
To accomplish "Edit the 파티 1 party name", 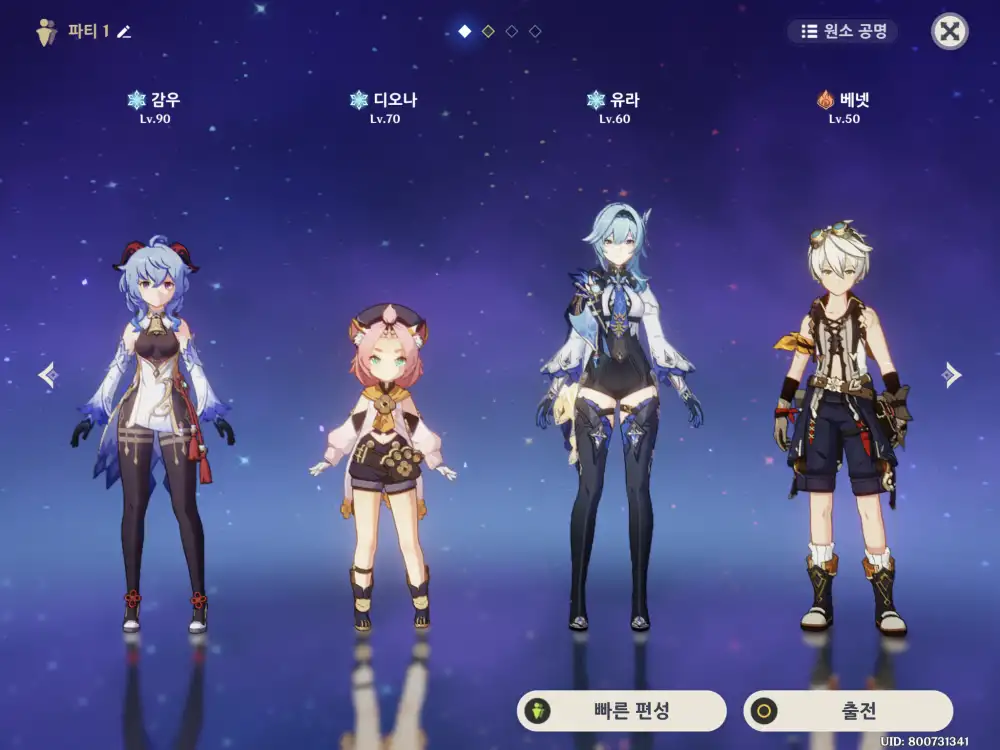I will pos(124,32).
